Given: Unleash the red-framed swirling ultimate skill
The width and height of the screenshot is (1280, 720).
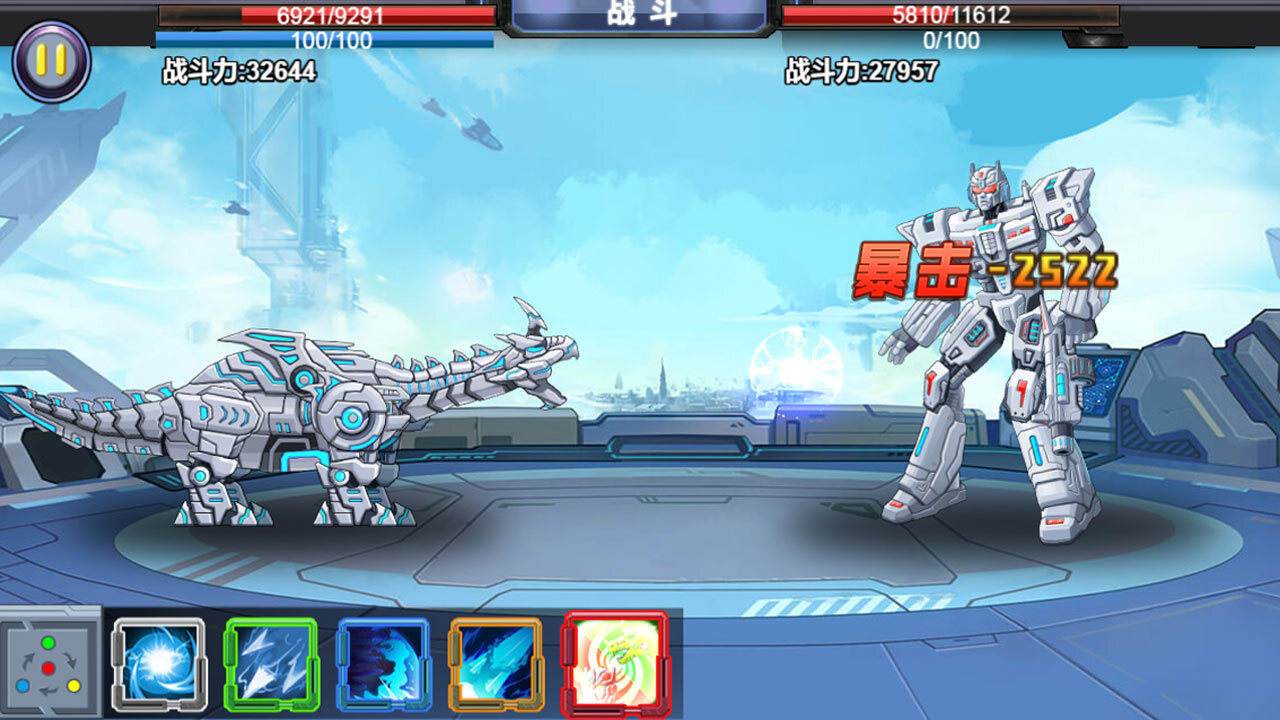Looking at the screenshot, I should (614, 663).
